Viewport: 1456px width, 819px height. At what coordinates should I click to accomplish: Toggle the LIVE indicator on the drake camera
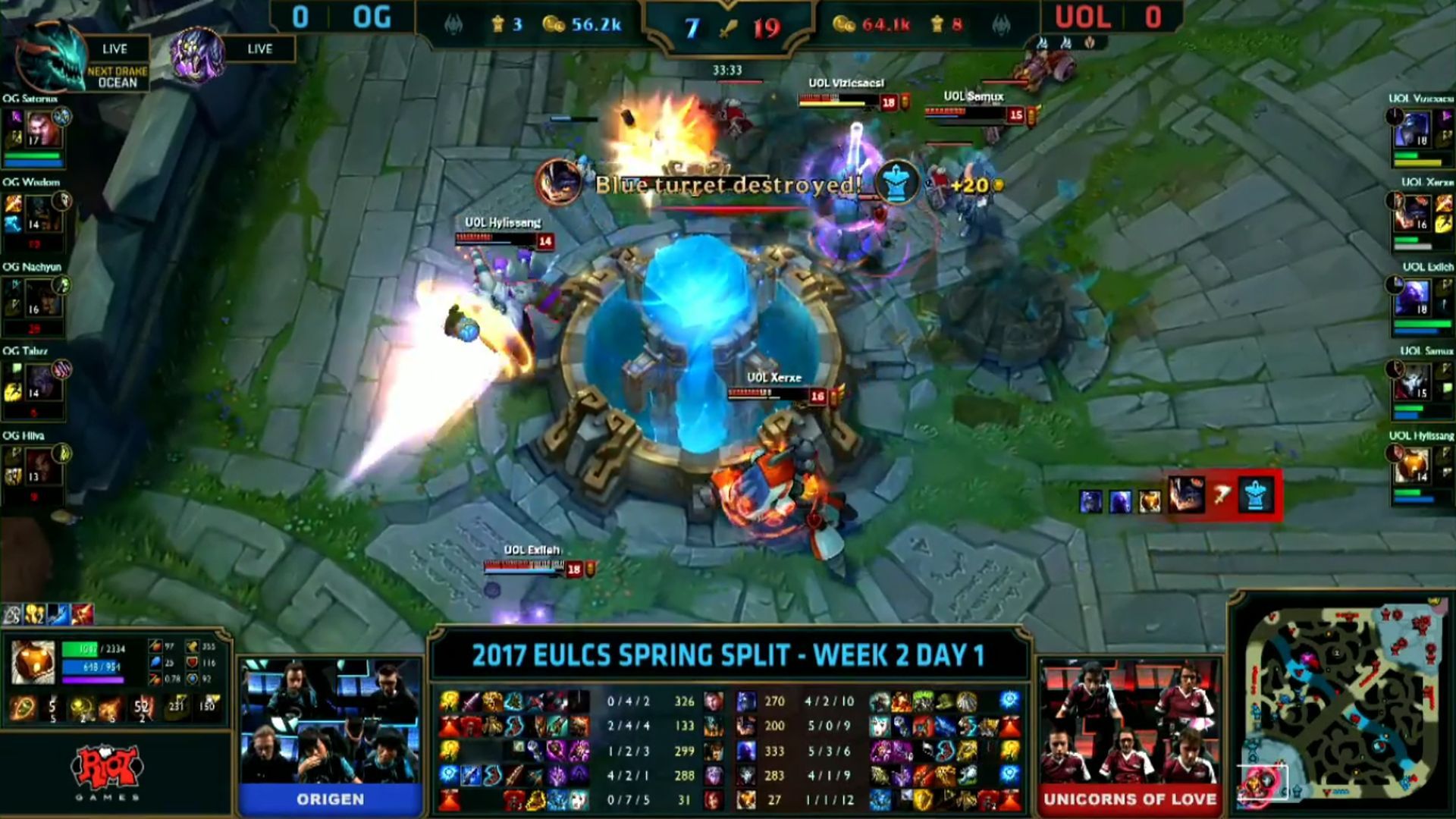(115, 49)
